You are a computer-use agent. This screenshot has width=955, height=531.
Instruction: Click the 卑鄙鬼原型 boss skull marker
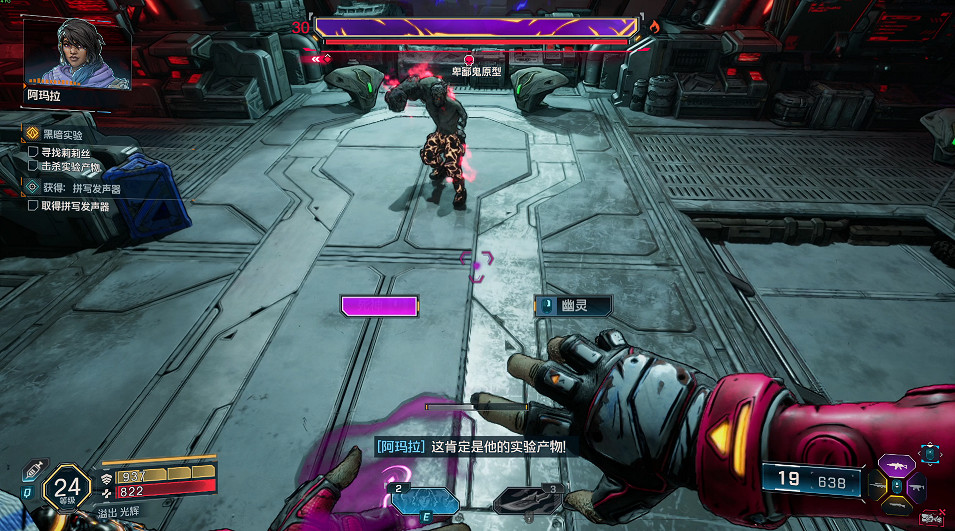468,61
